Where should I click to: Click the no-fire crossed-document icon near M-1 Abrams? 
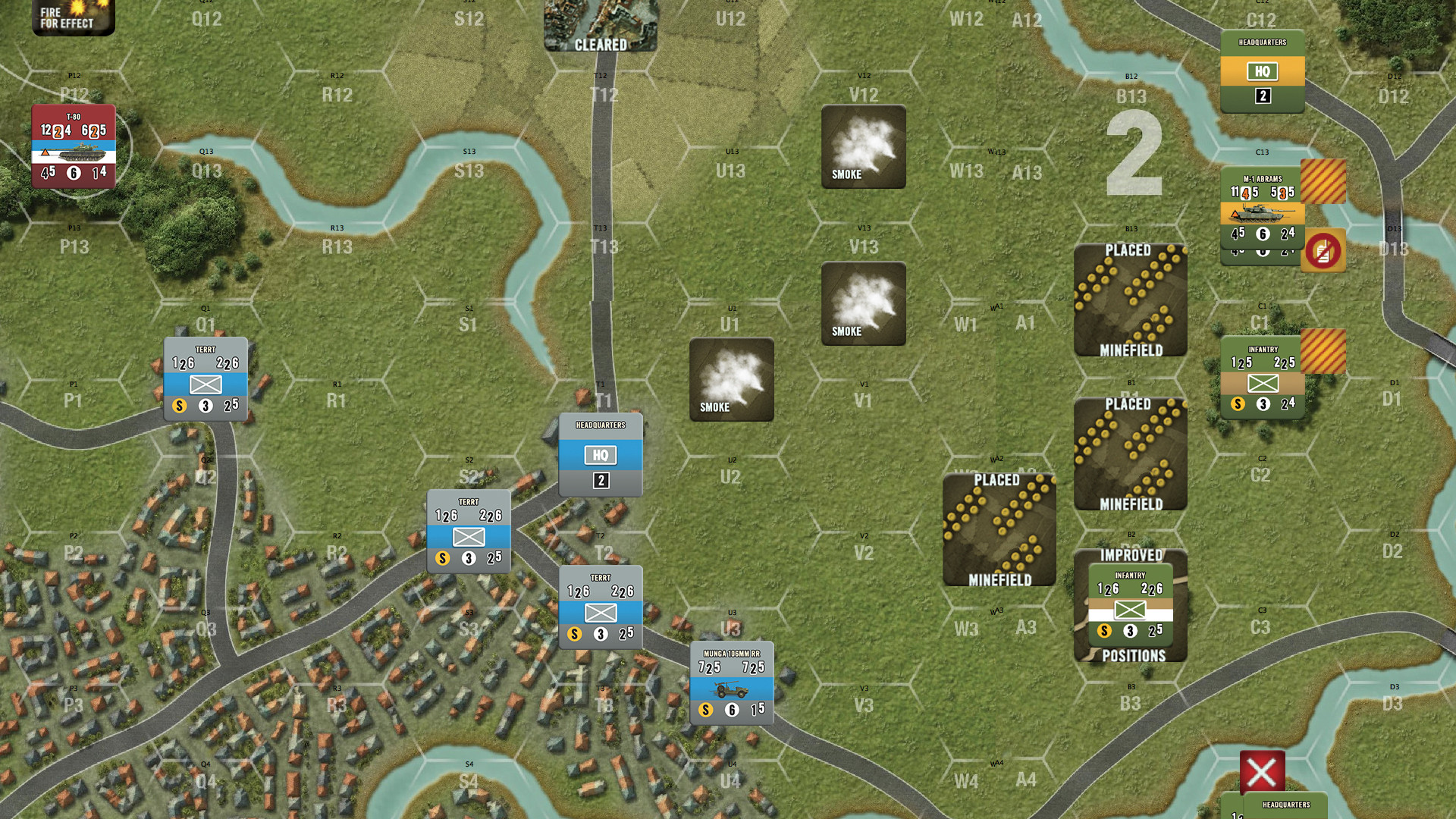tap(1323, 250)
